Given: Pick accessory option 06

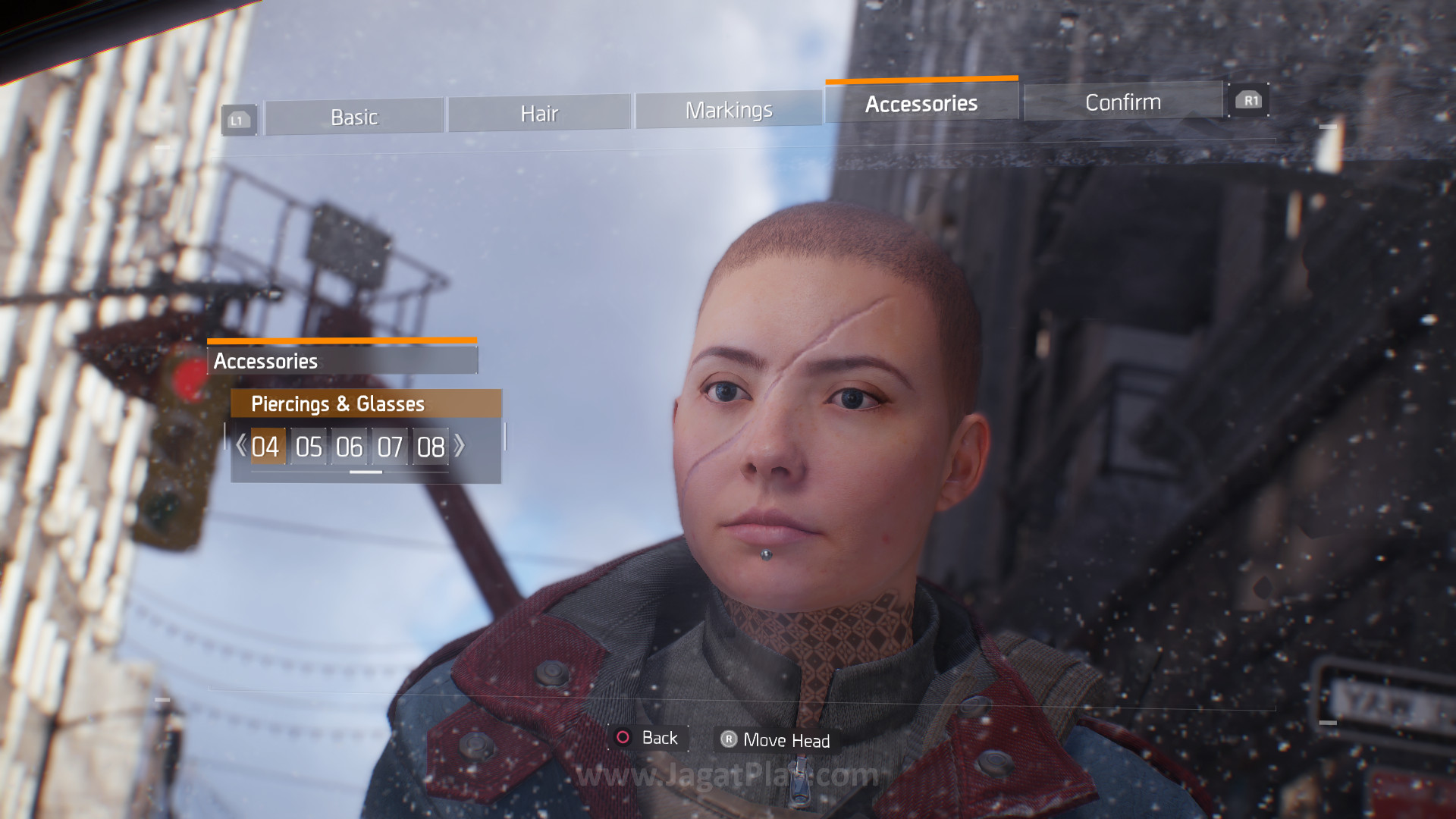Looking at the screenshot, I should [350, 447].
